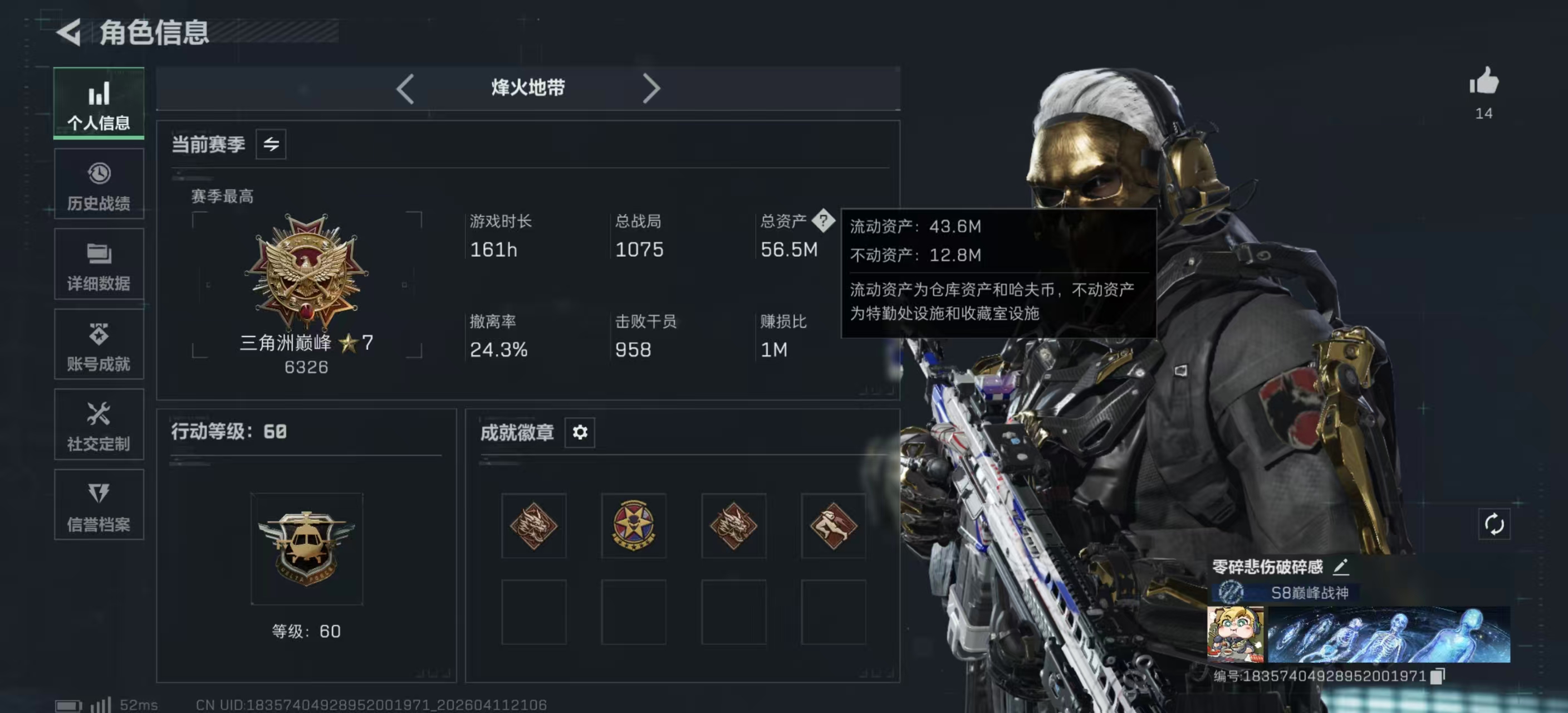The height and width of the screenshot is (713, 1568).
Task: Open the 社交定制 tab
Action: pyautogui.click(x=99, y=425)
